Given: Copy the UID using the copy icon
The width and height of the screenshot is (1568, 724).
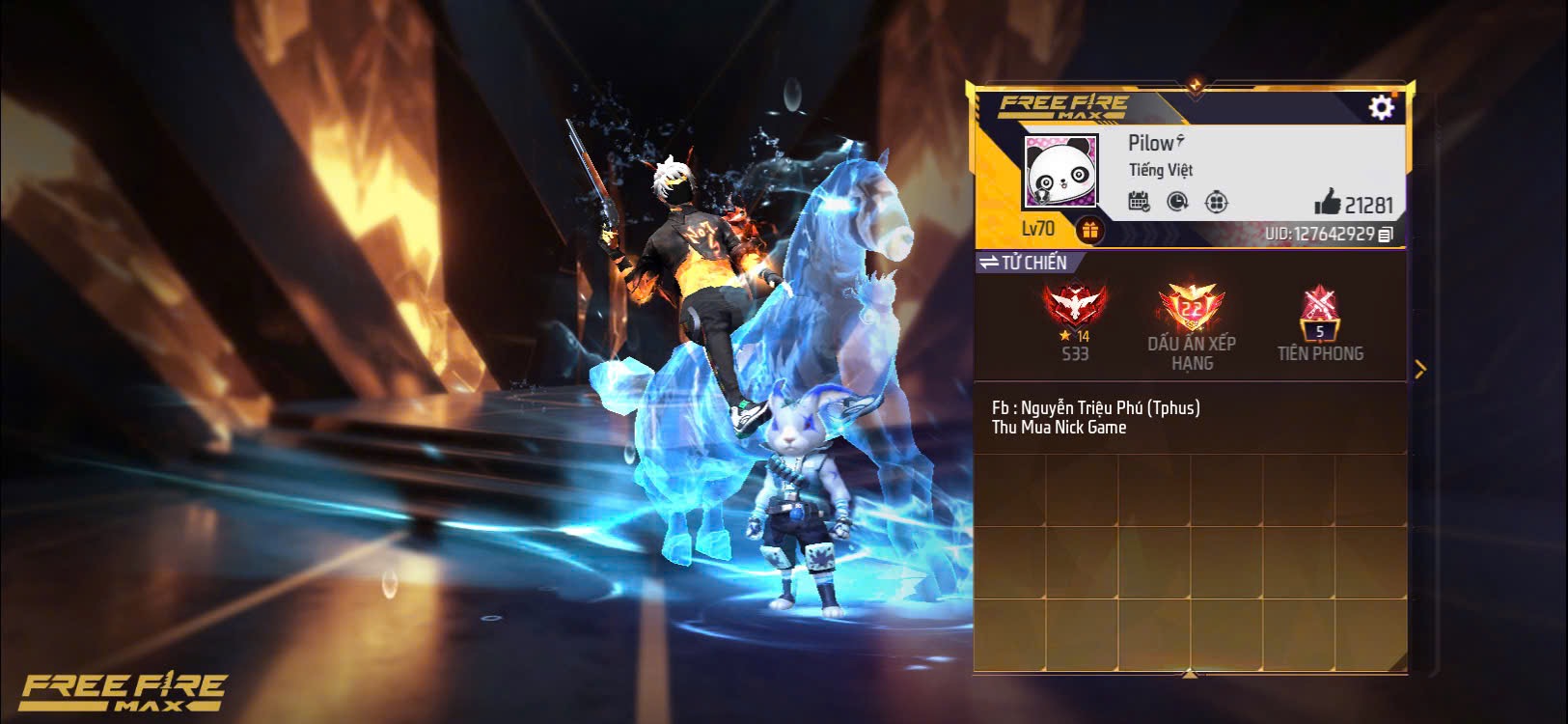Looking at the screenshot, I should 1382,233.
